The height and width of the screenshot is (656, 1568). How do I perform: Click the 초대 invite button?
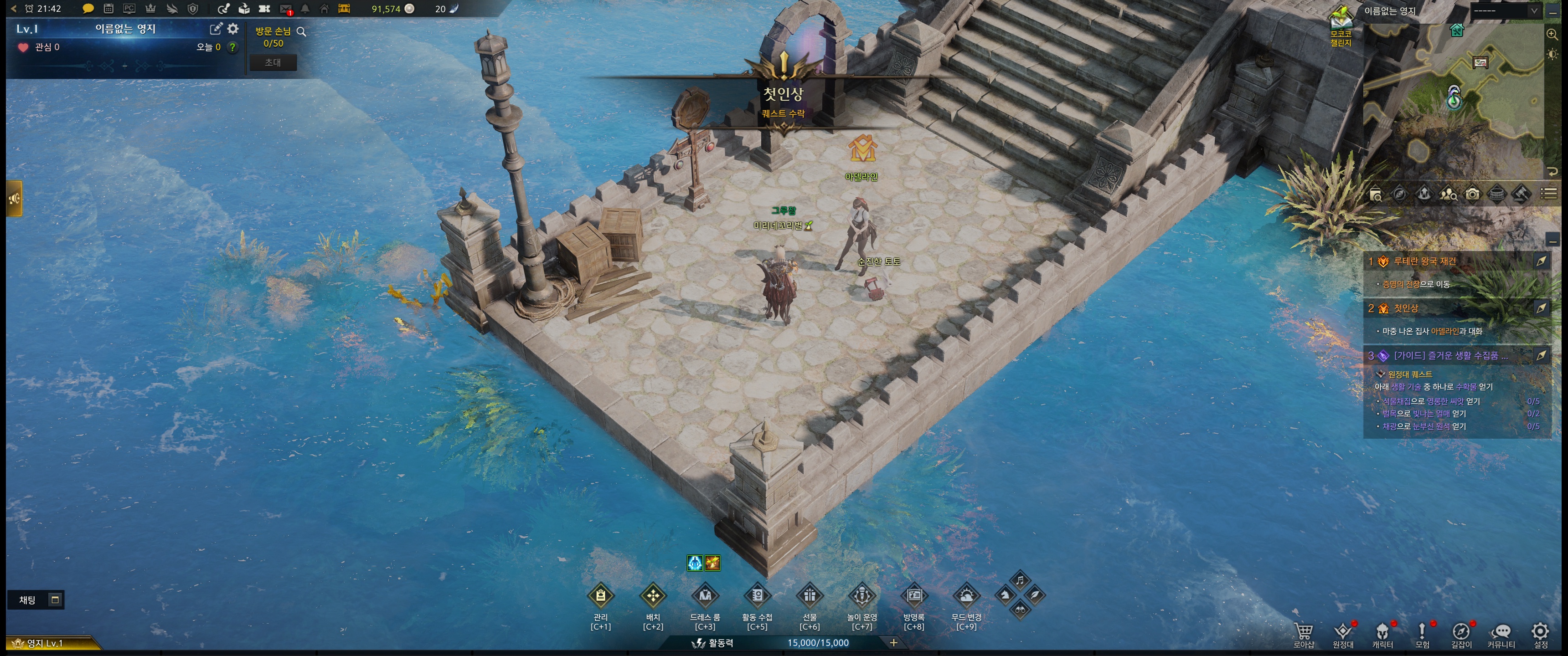coord(273,62)
